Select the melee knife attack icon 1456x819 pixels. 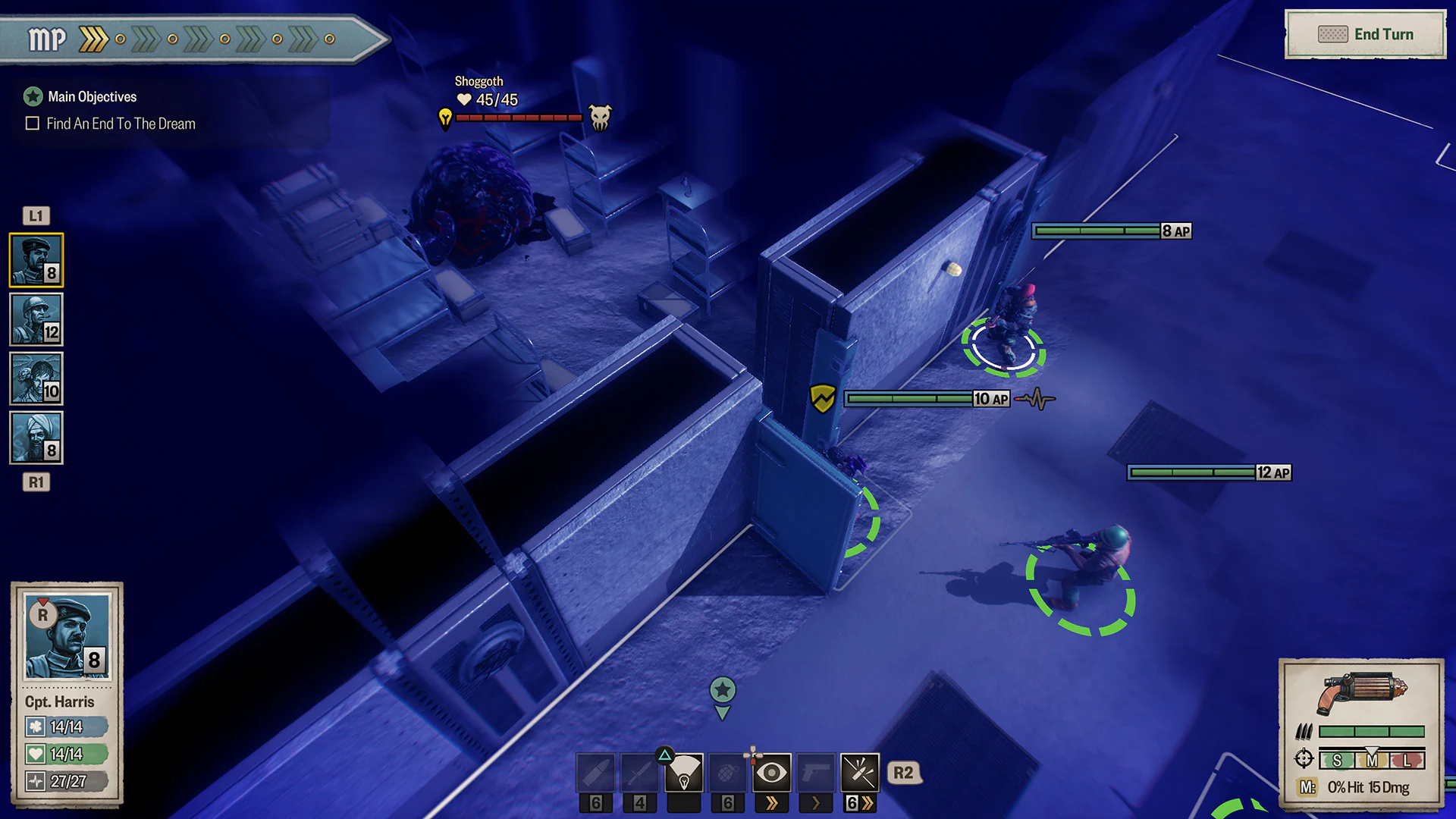coord(639,773)
